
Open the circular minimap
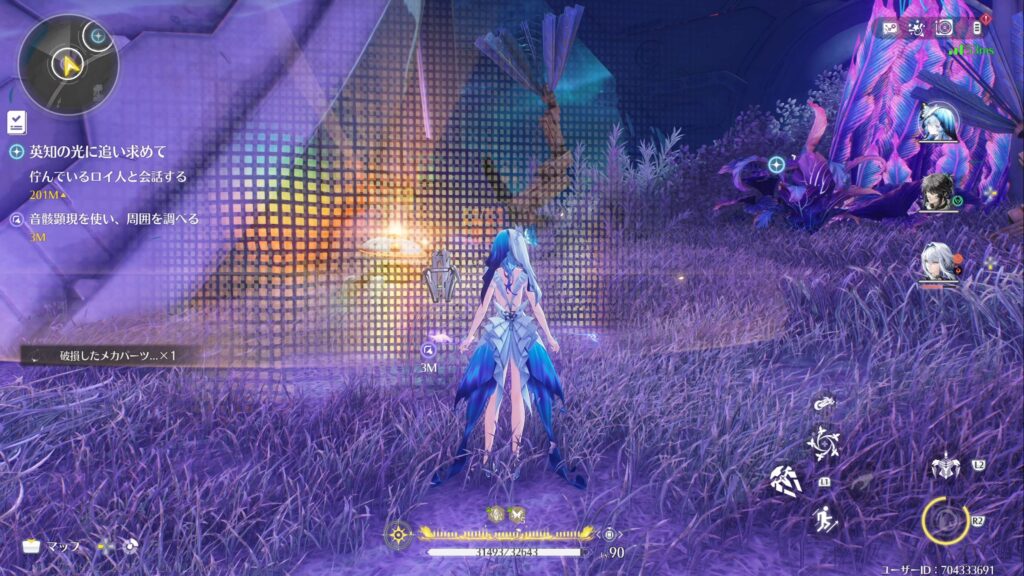click(x=68, y=65)
